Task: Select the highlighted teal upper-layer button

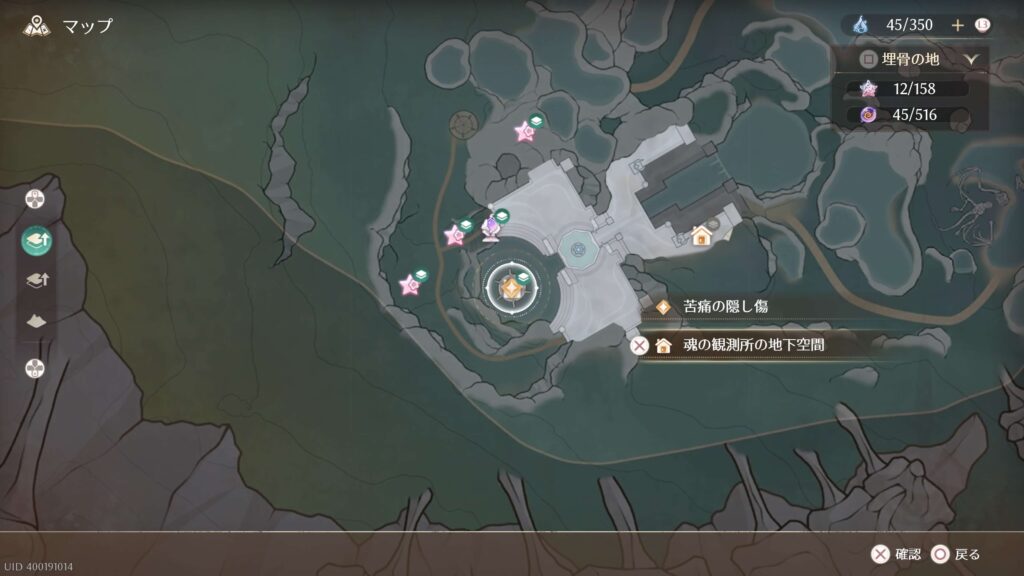Action: point(35,240)
